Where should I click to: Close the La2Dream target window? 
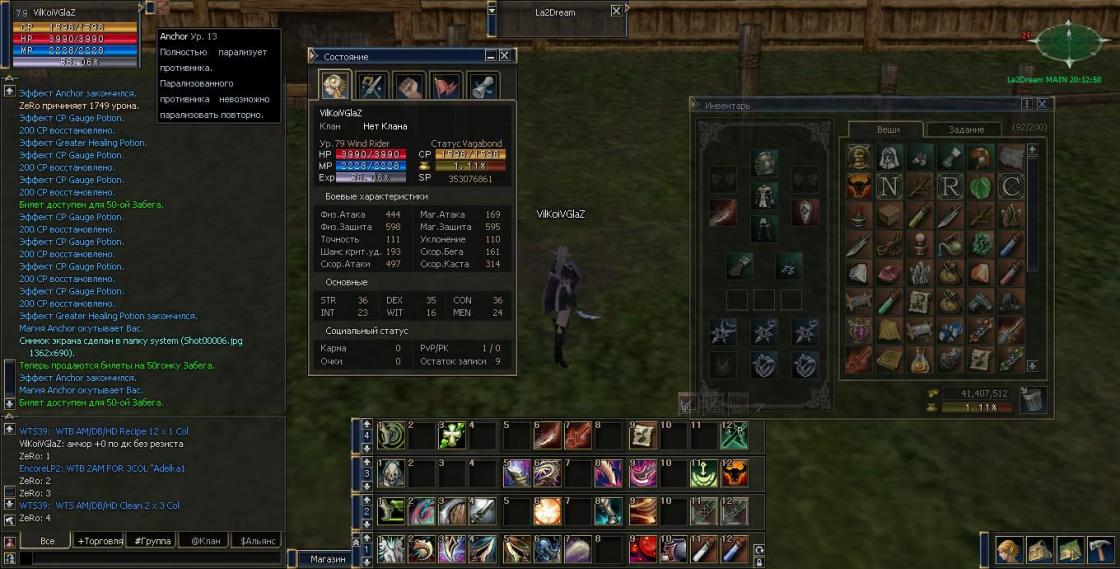click(x=616, y=11)
